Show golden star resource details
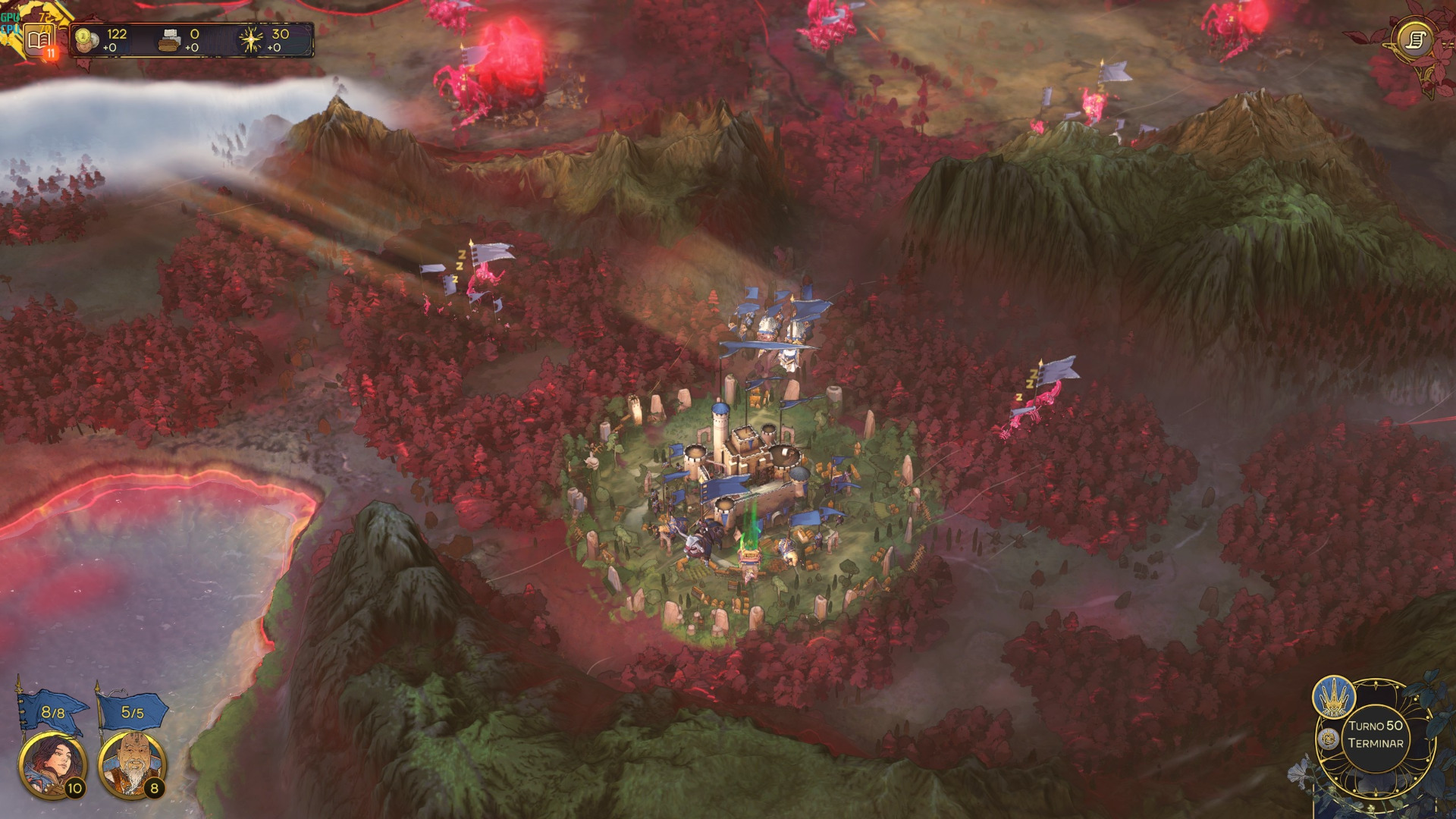Screen dimensions: 1456x819 264,40
